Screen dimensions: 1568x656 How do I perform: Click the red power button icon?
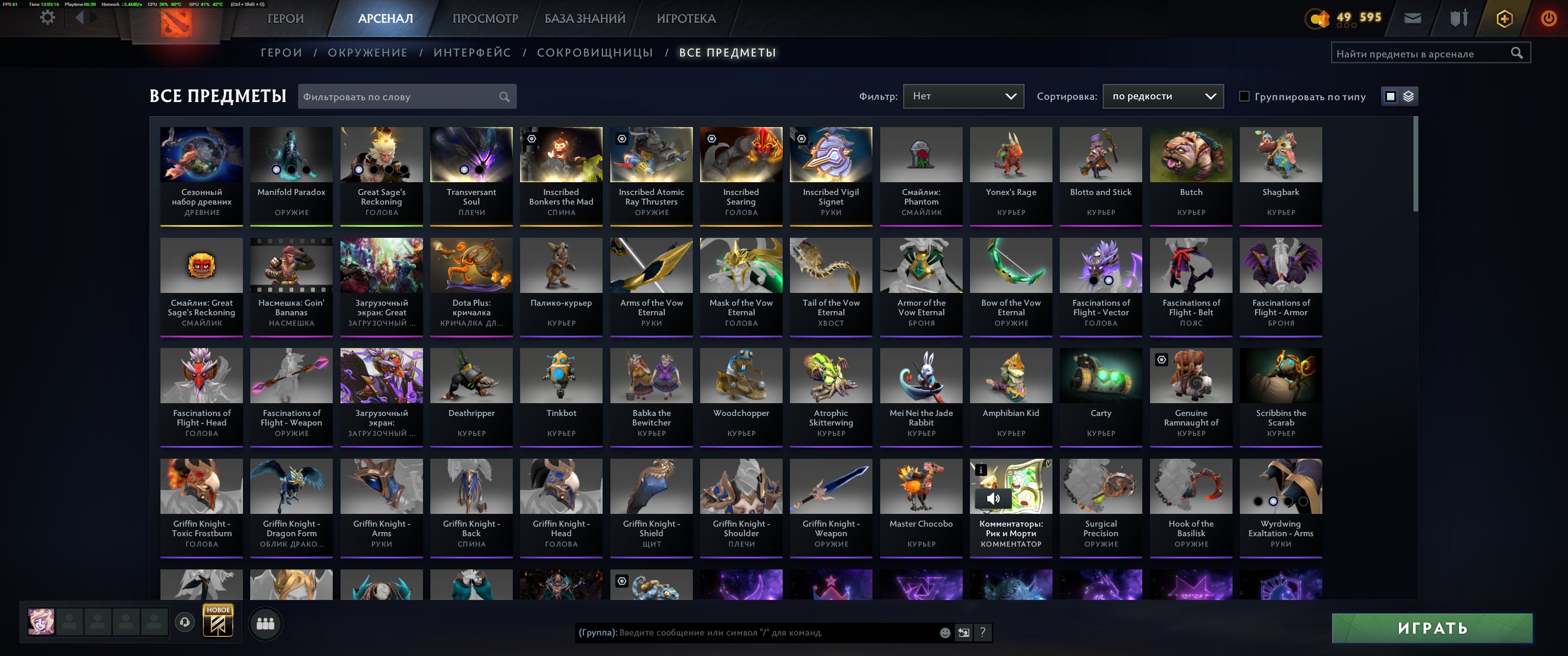1549,18
